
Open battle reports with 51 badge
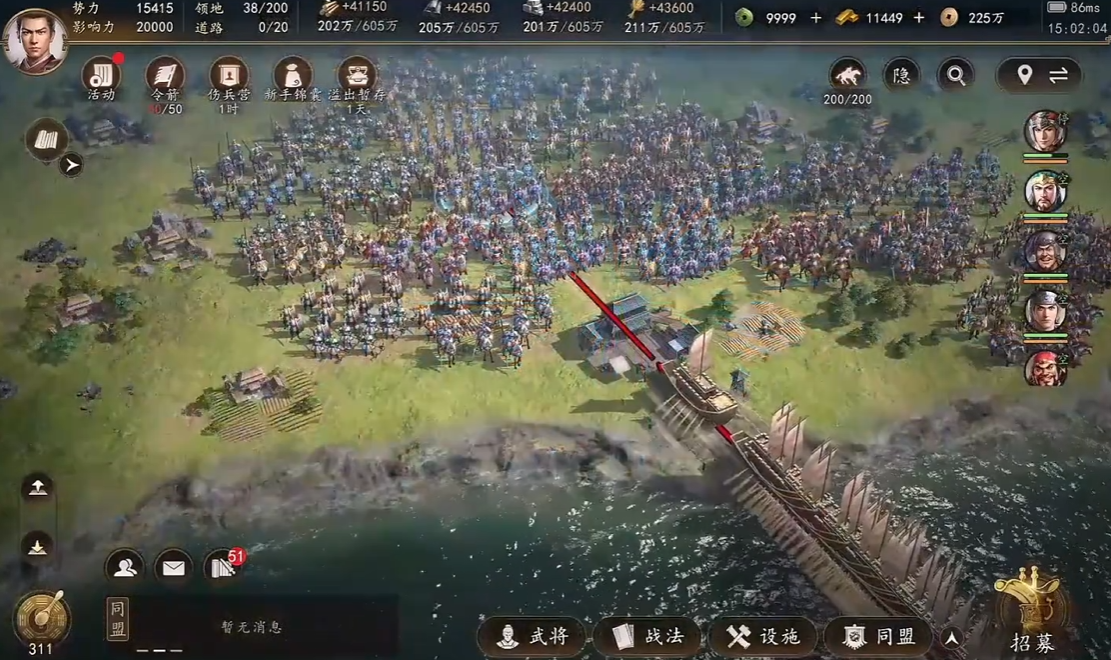point(222,568)
